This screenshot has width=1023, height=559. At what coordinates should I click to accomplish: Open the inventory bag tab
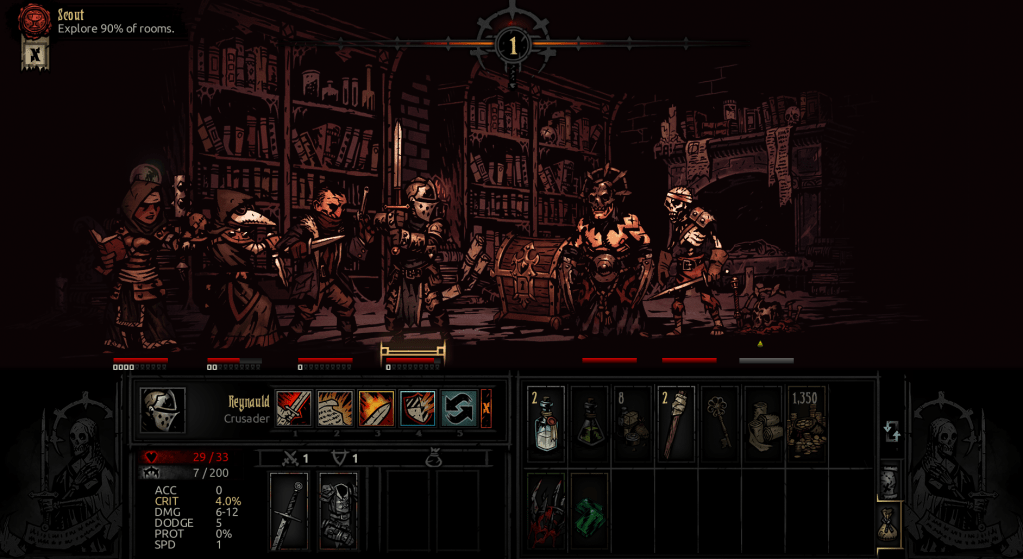click(889, 523)
